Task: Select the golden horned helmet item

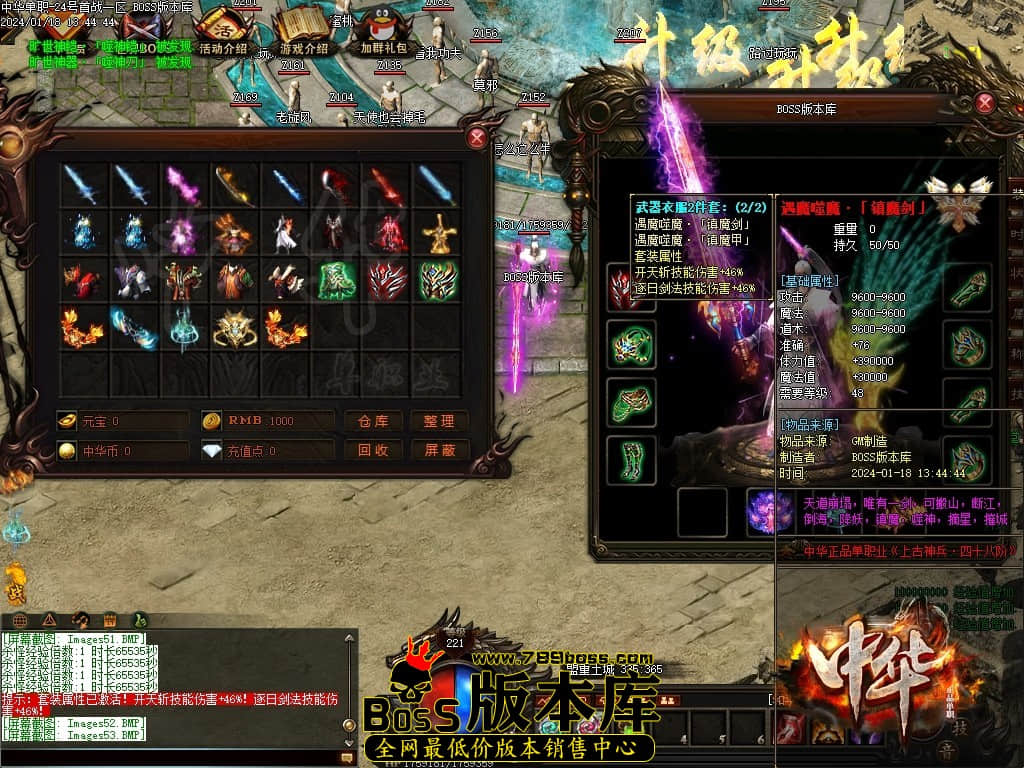Action: pos(234,329)
